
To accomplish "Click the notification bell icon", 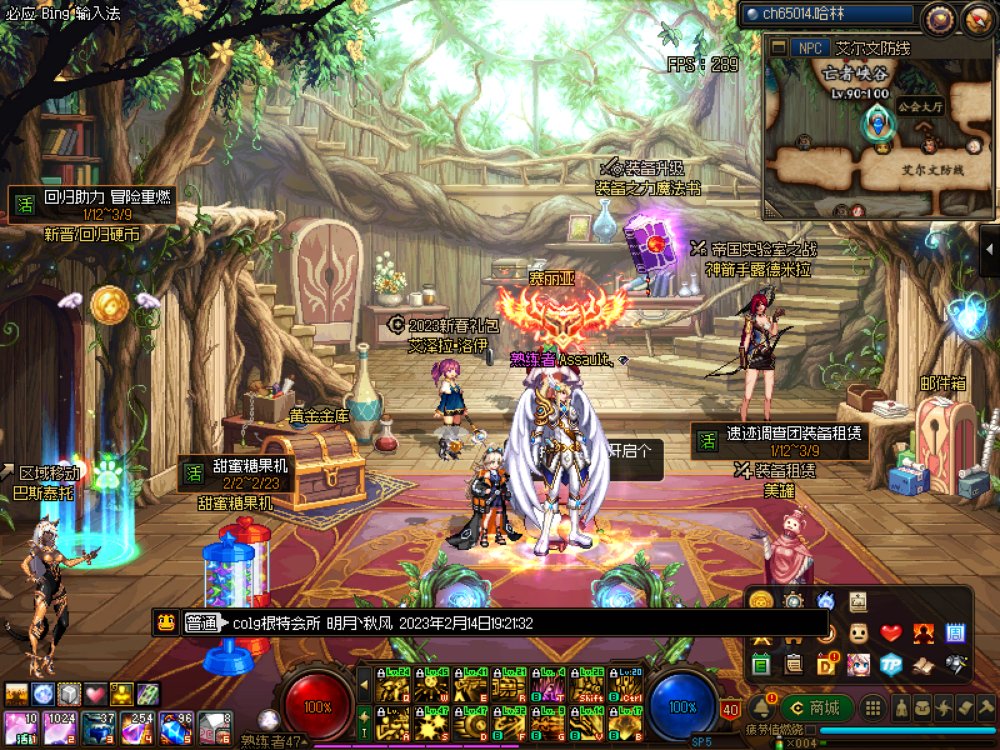I will click(761, 708).
